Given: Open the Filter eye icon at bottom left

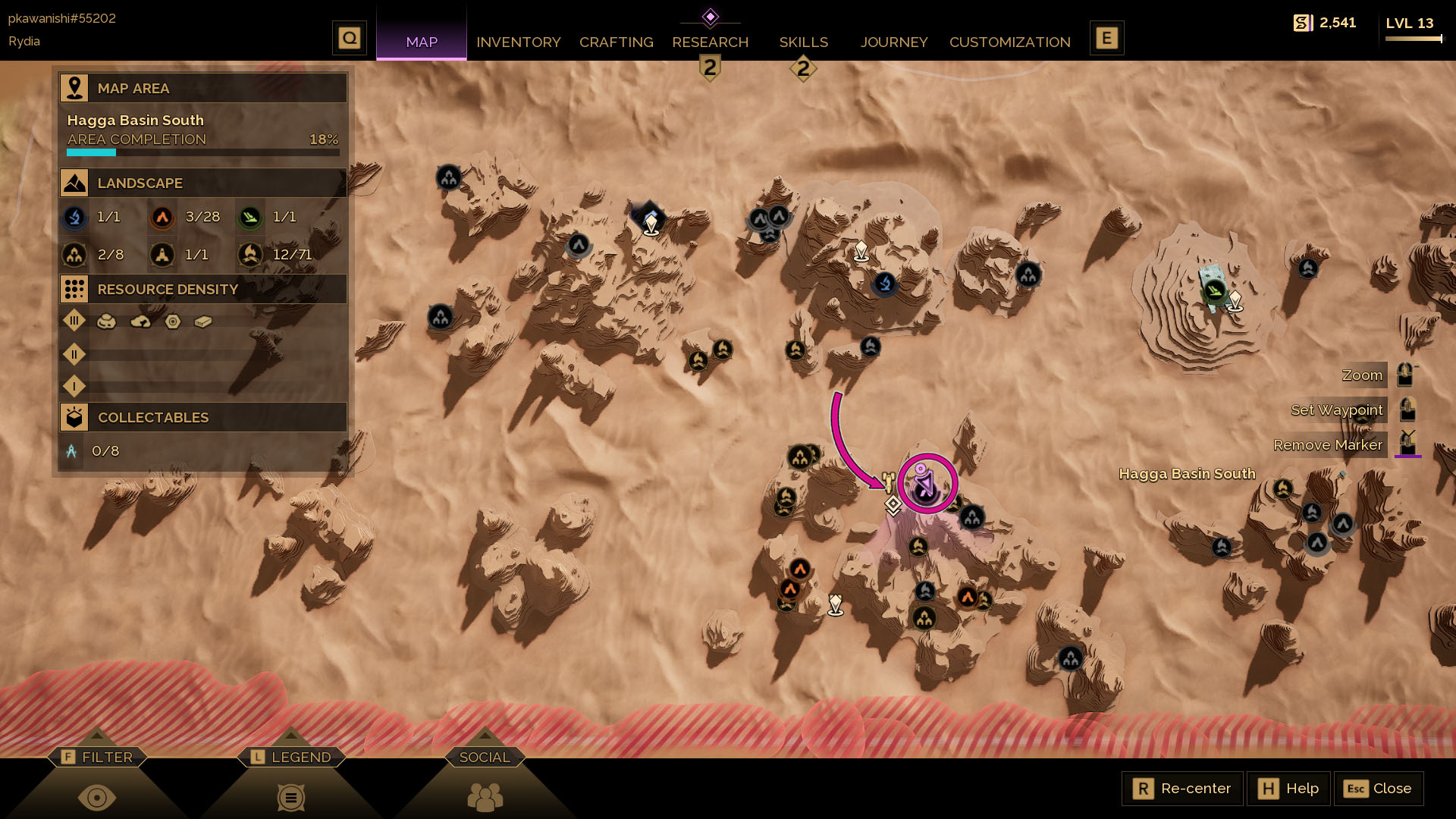Looking at the screenshot, I should pyautogui.click(x=97, y=796).
